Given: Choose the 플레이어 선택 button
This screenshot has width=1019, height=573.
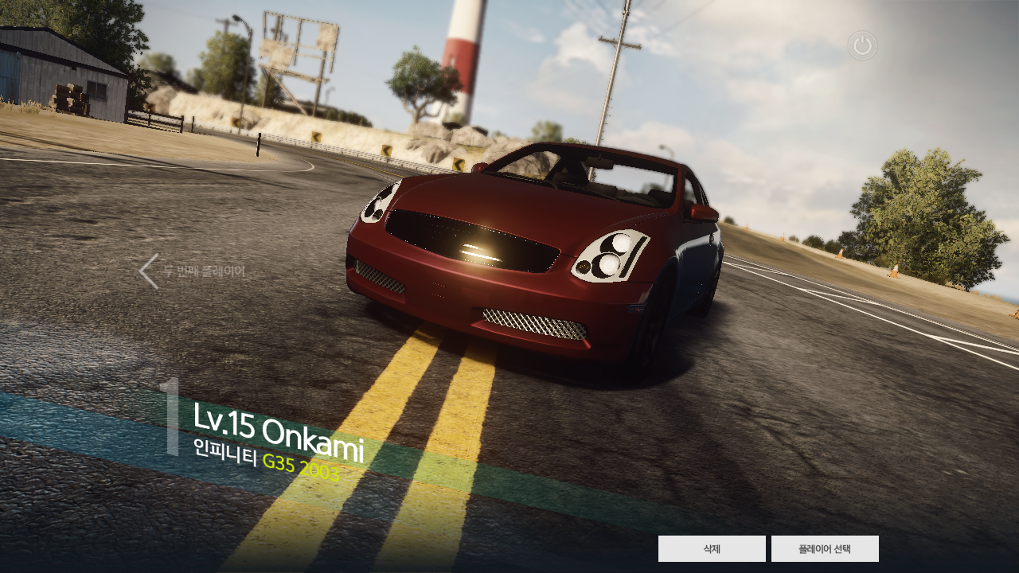Looking at the screenshot, I should point(825,549).
